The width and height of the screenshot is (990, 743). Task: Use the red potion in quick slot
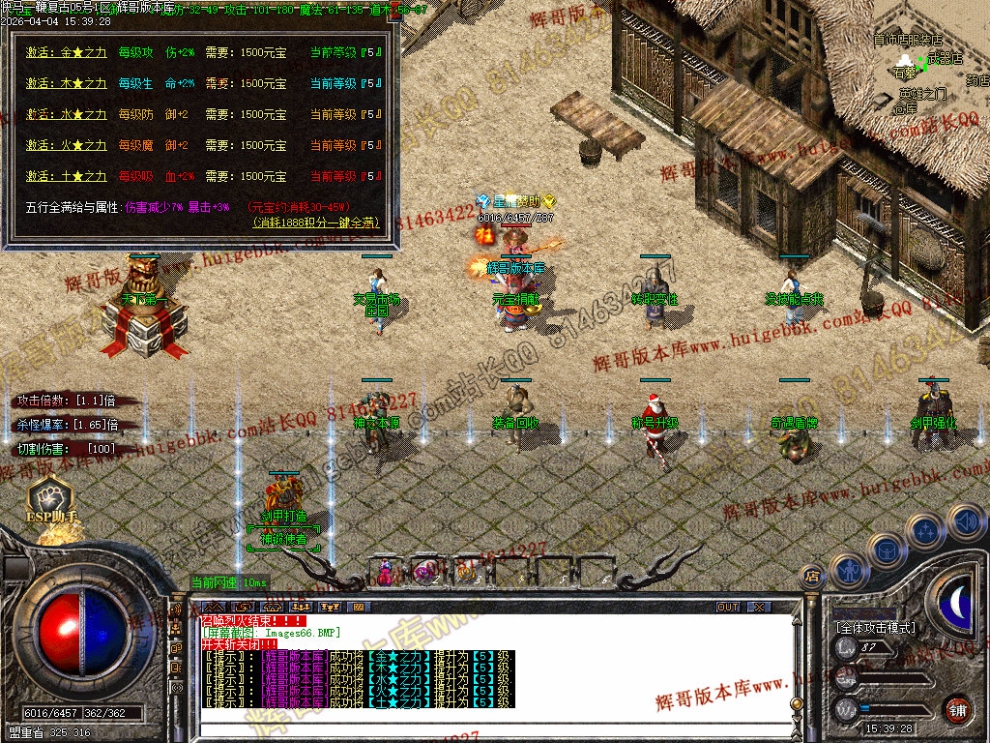[x=387, y=572]
